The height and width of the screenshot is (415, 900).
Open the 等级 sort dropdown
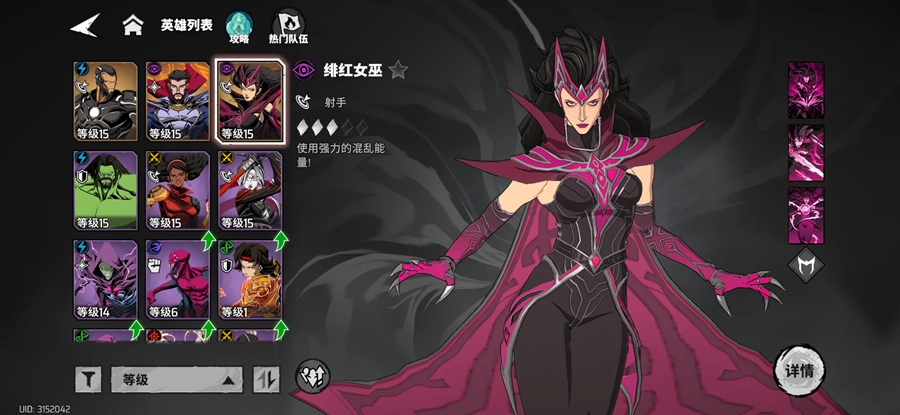[x=176, y=379]
